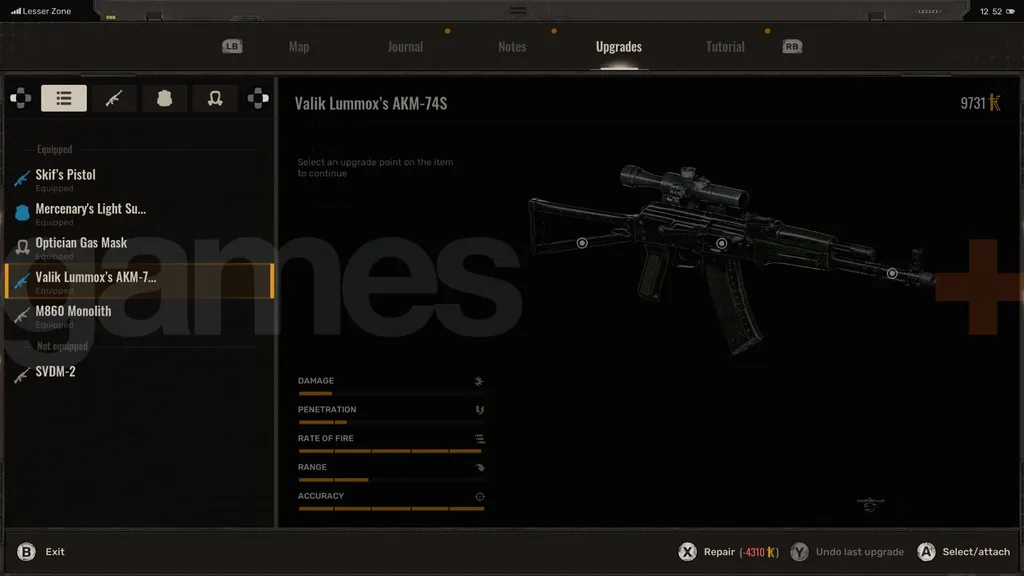Screen dimensions: 1024x576
Task: Choose the Mercenary's Light Suit entry
Action: tap(91, 209)
